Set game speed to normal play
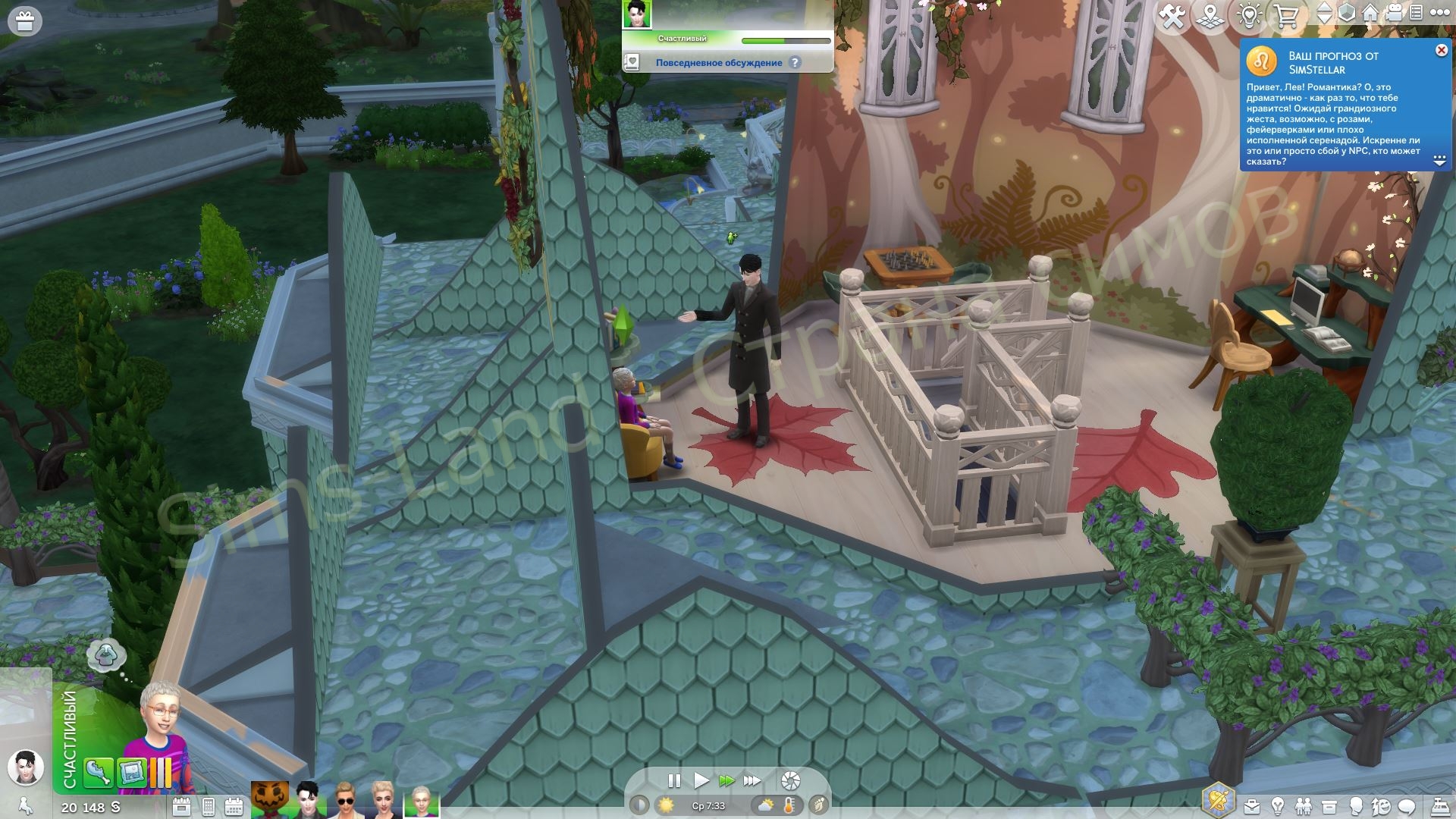The width and height of the screenshot is (1456, 819). pos(701,780)
